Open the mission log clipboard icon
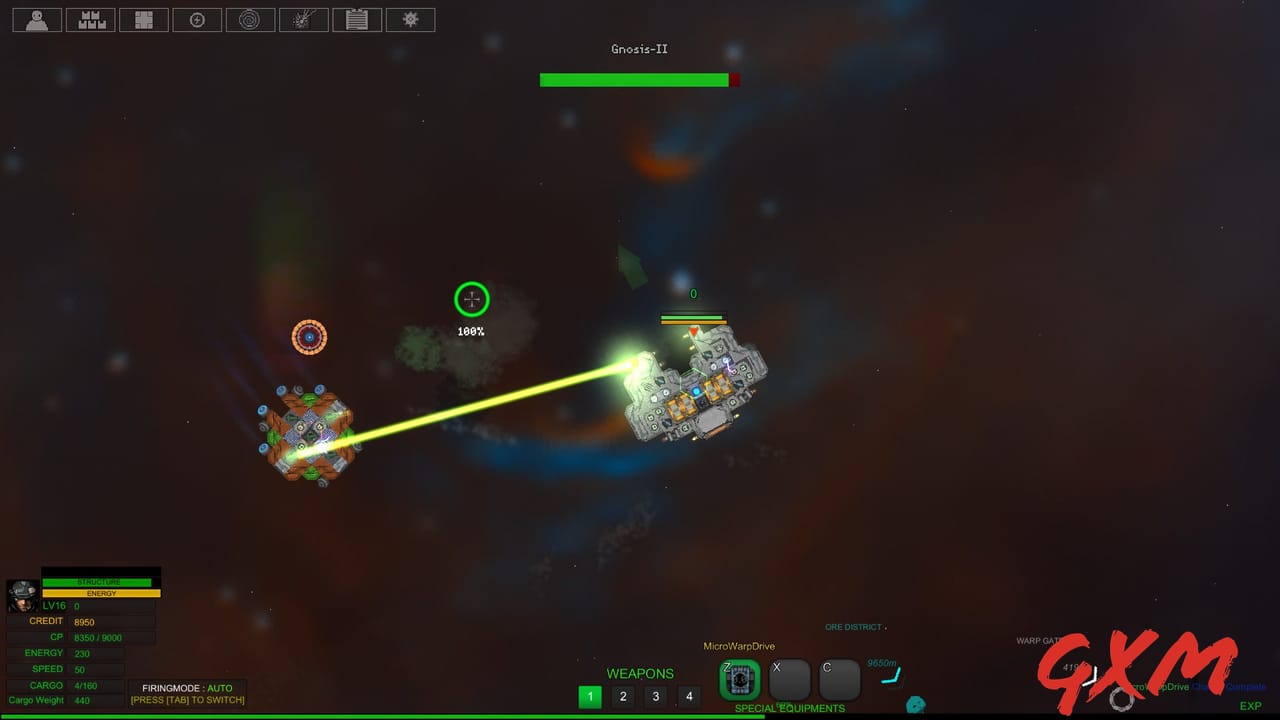 tap(357, 19)
